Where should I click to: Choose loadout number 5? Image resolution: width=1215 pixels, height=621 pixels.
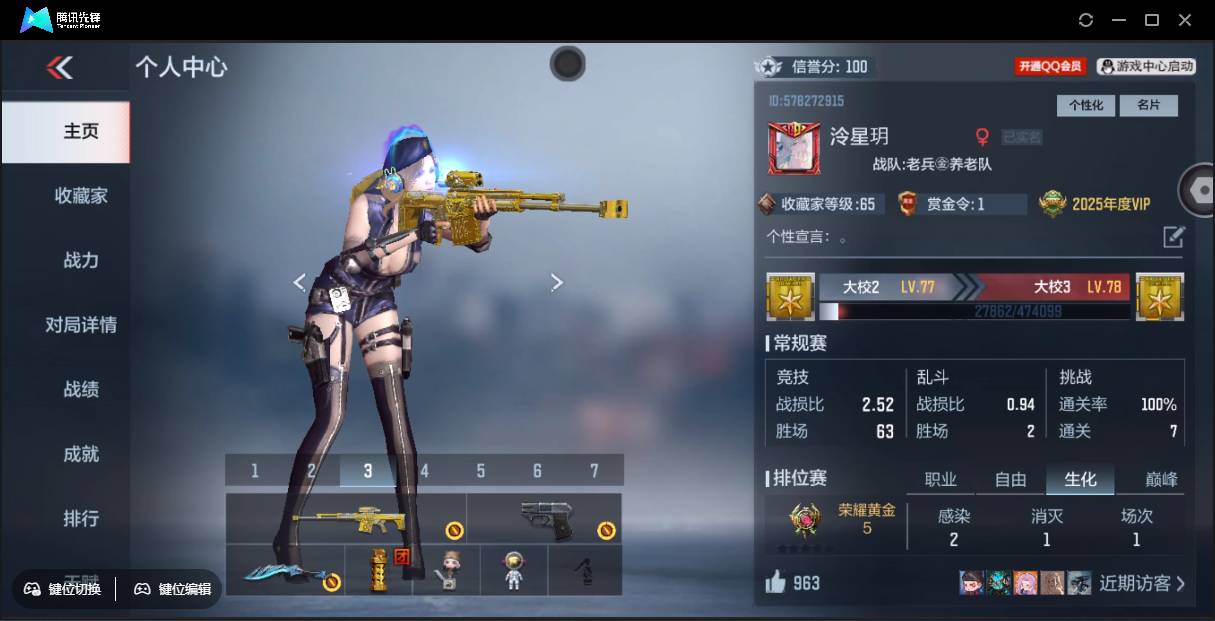(x=480, y=470)
